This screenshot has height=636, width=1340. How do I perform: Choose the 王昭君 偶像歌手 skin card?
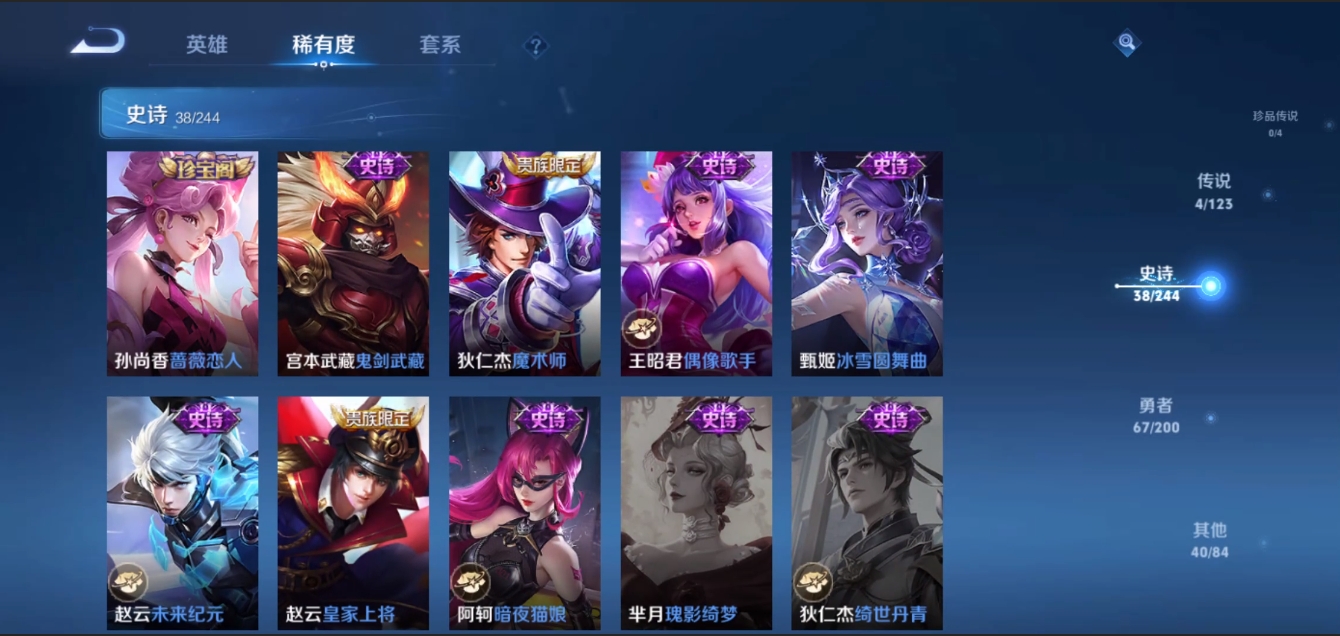[x=696, y=263]
